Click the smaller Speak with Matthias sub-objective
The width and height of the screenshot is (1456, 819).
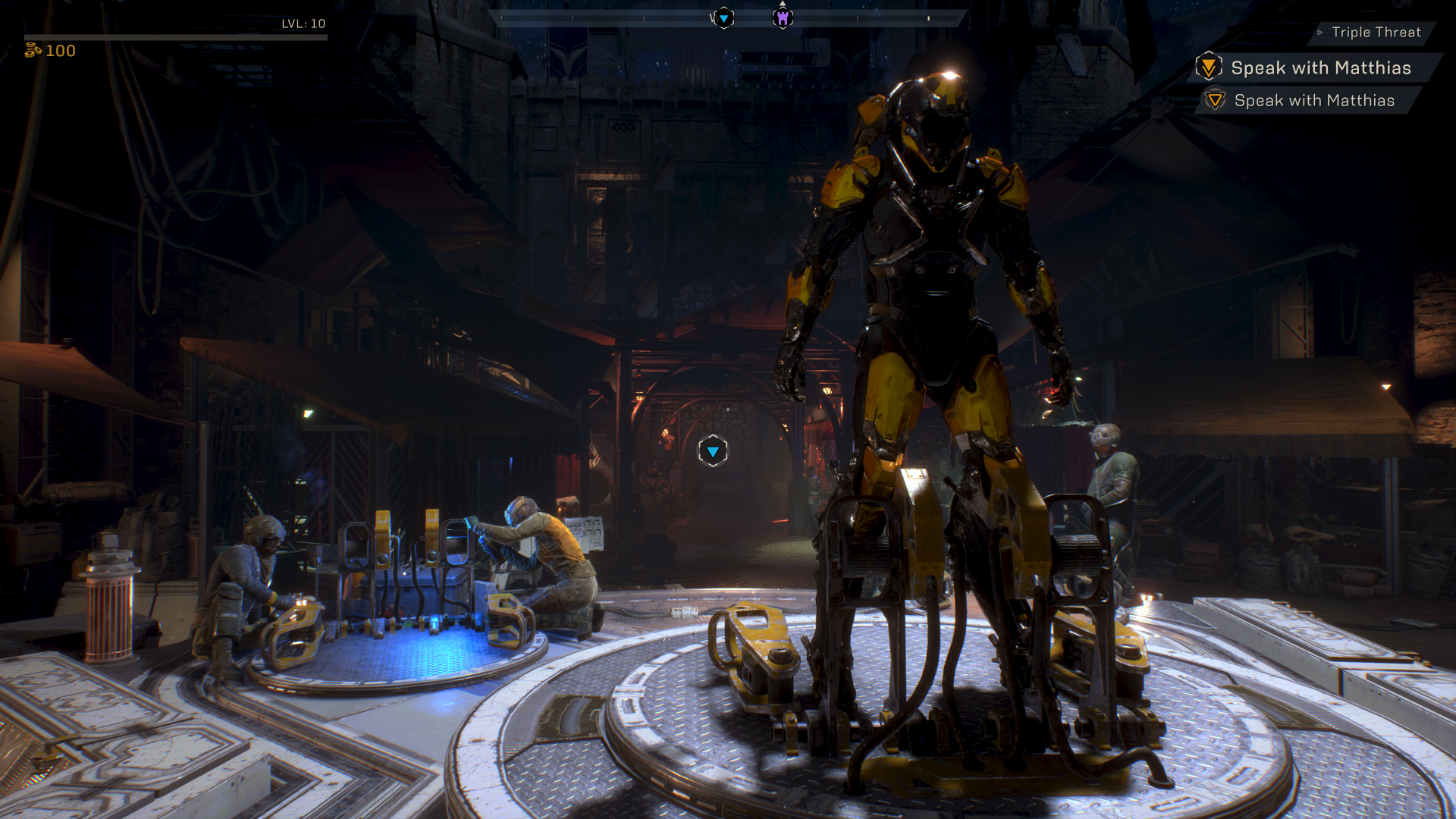[x=1313, y=101]
